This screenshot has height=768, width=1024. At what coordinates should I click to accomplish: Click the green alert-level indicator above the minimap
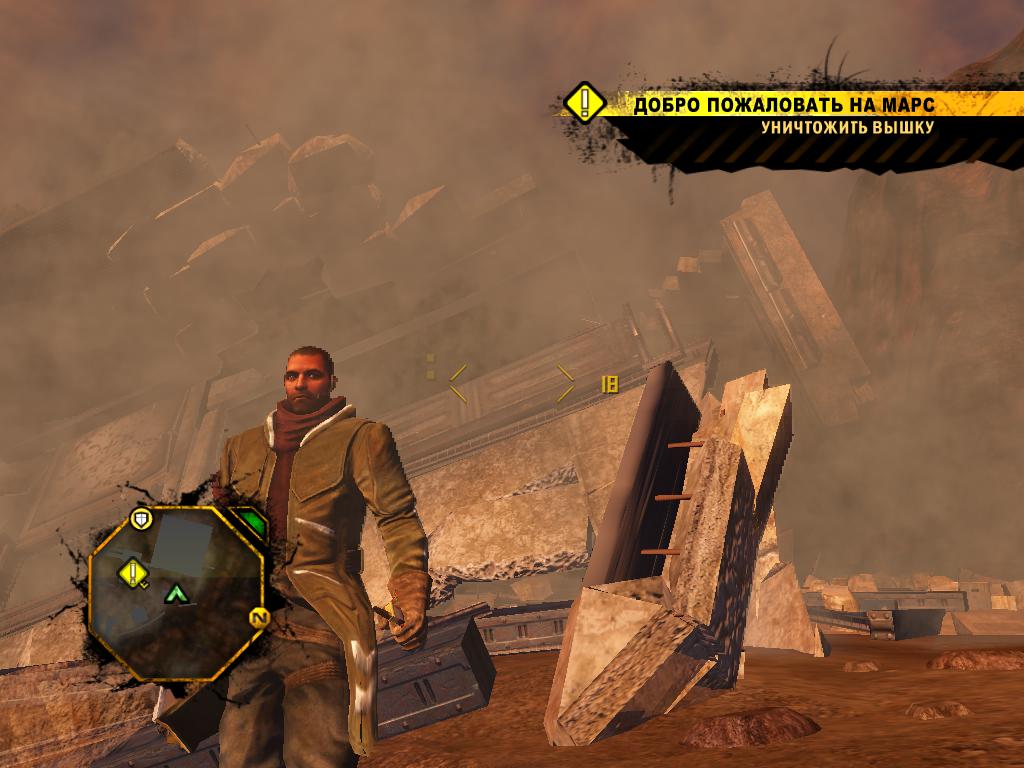(250, 522)
